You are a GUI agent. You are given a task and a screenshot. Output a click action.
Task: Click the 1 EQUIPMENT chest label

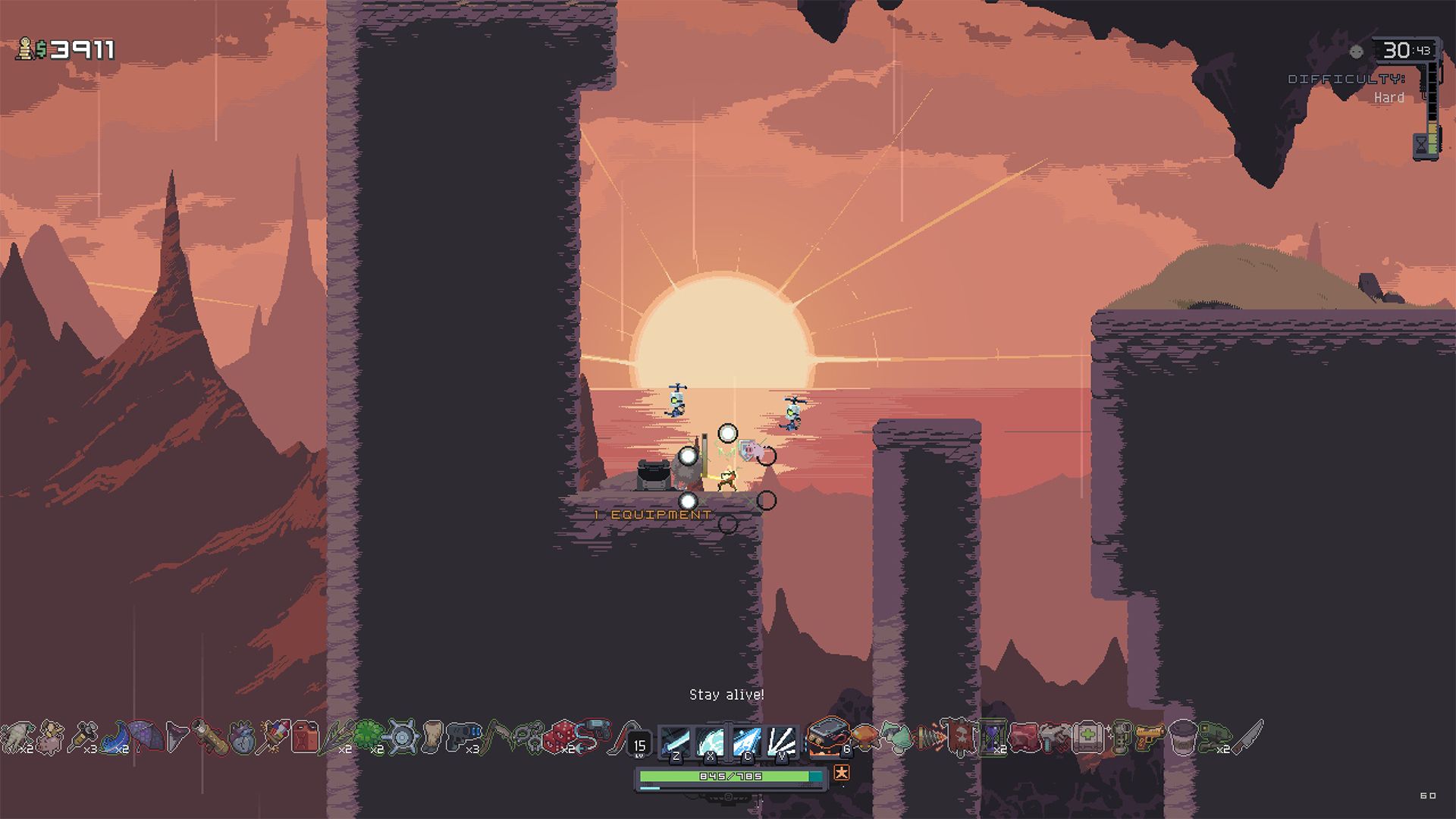pyautogui.click(x=651, y=513)
